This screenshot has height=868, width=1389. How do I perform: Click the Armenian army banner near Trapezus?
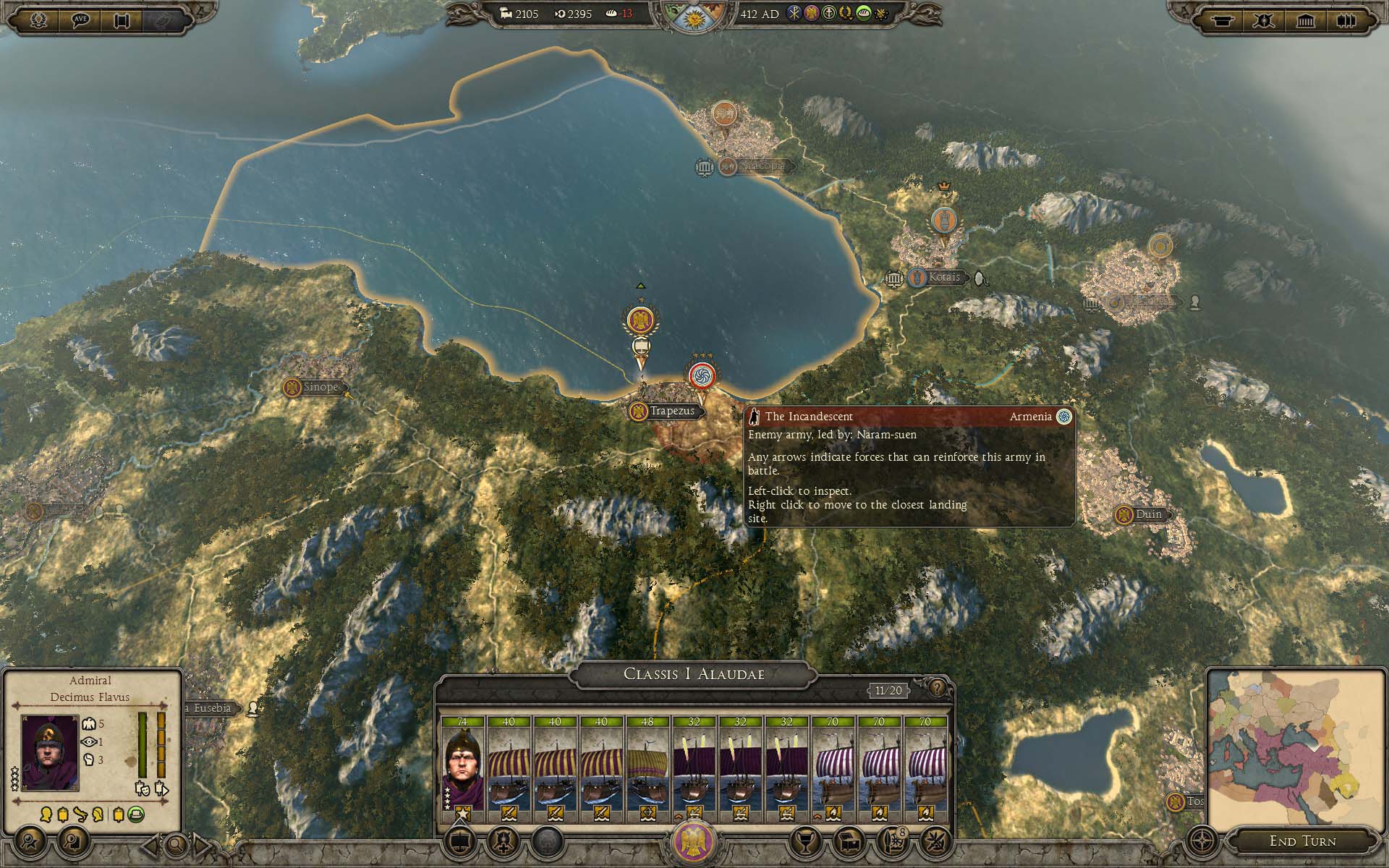point(700,375)
